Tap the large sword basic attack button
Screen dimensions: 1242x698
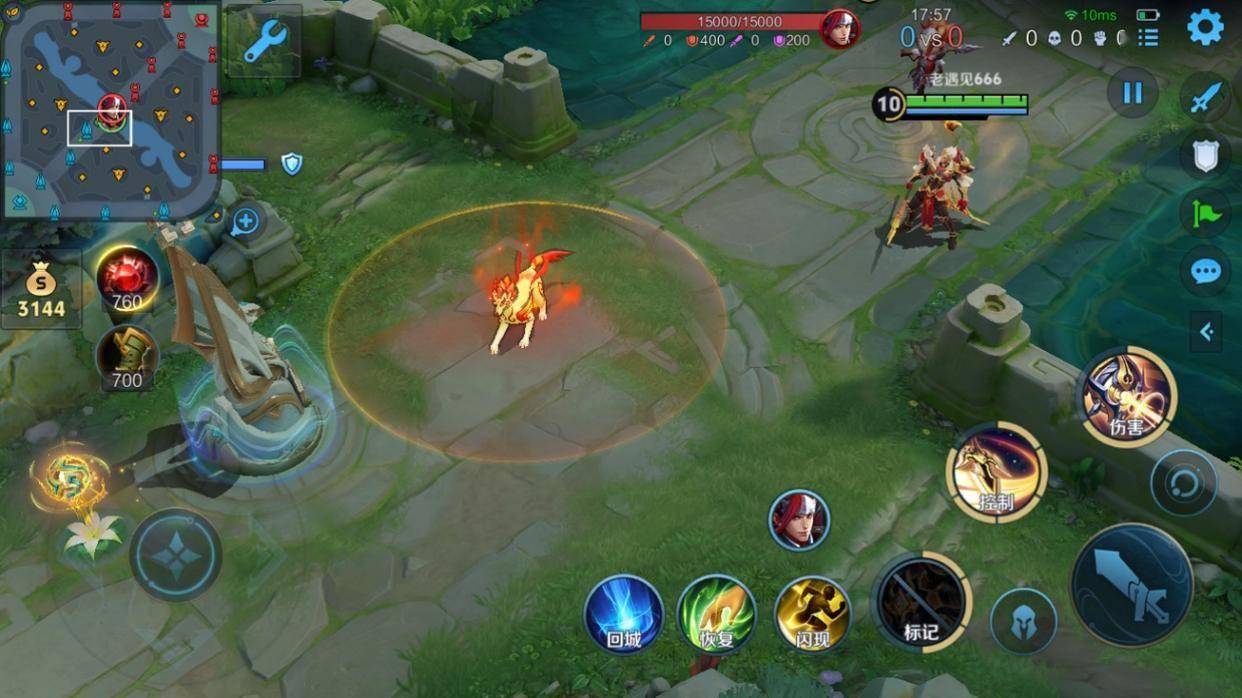pos(1132,584)
